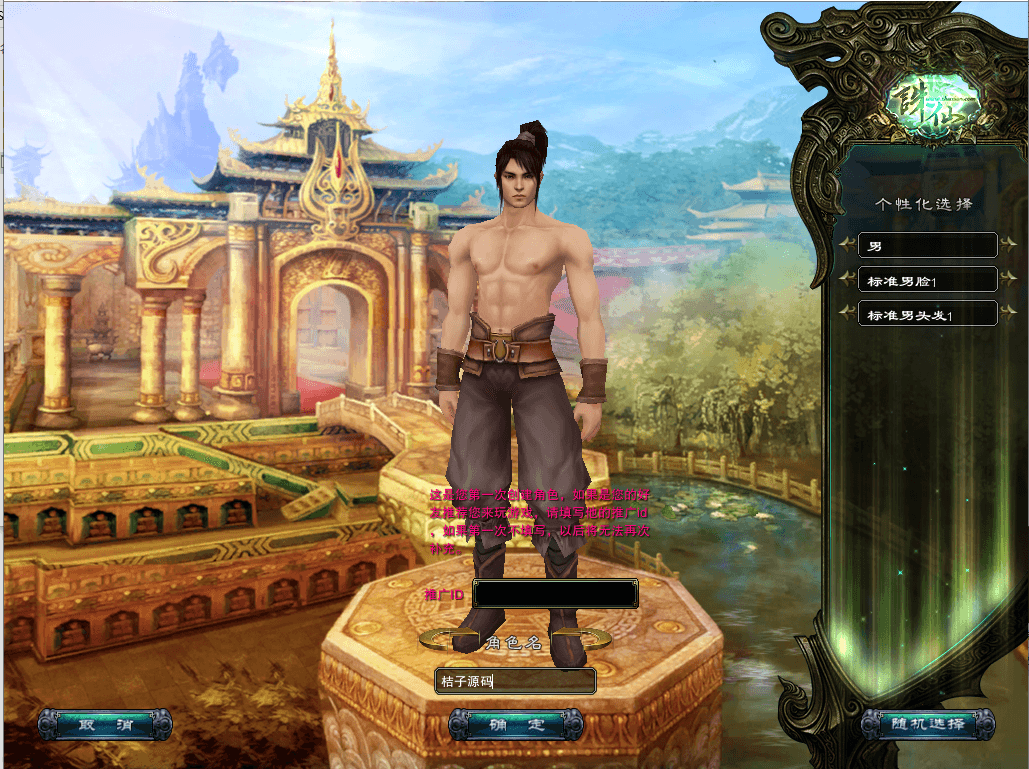Click the left arrow beside gender 男
The width and height of the screenshot is (1029, 769).
[847, 243]
